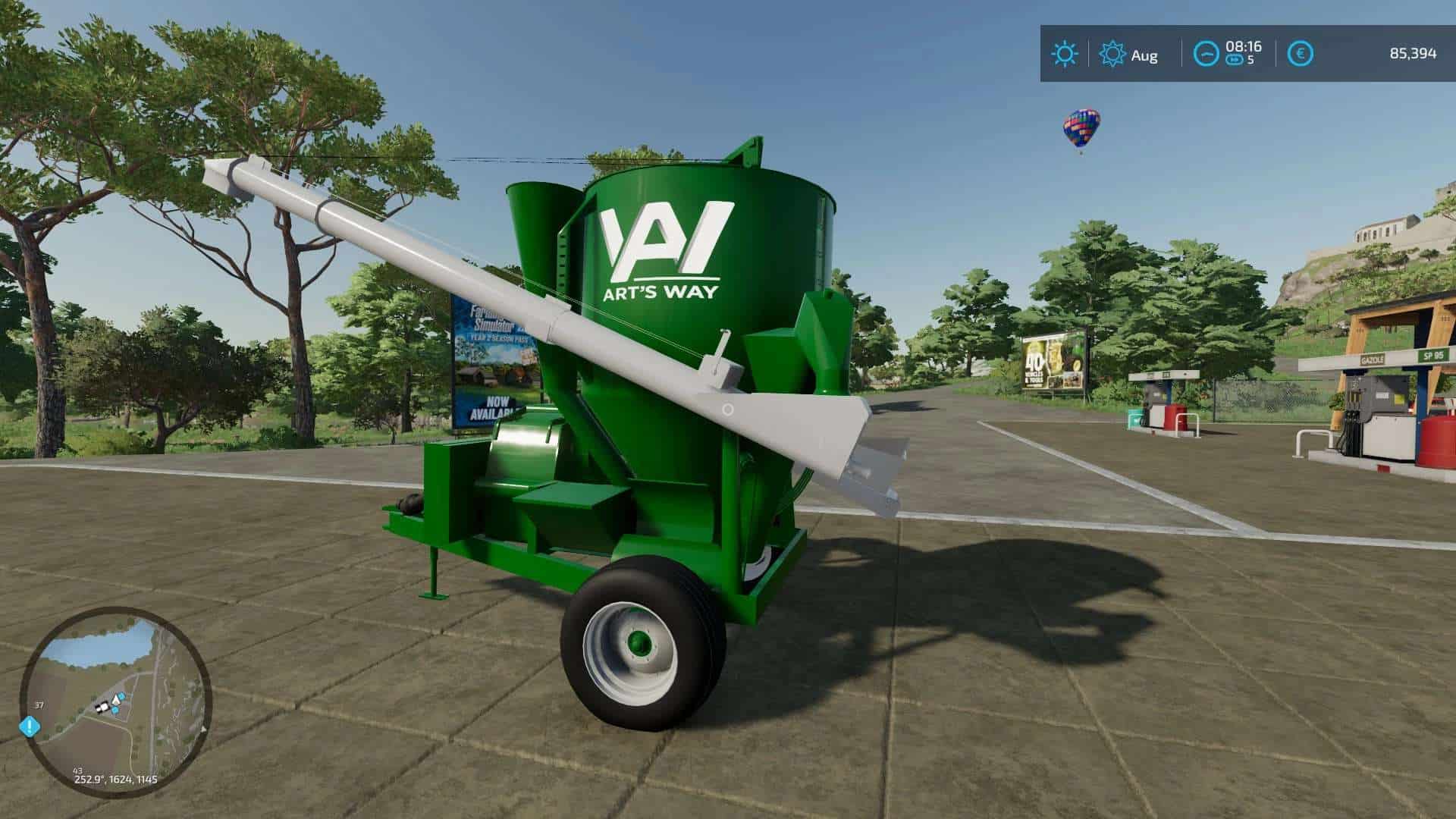Viewport: 1456px width, 819px height.
Task: Click the speedometer clock gauge icon
Action: click(1206, 52)
